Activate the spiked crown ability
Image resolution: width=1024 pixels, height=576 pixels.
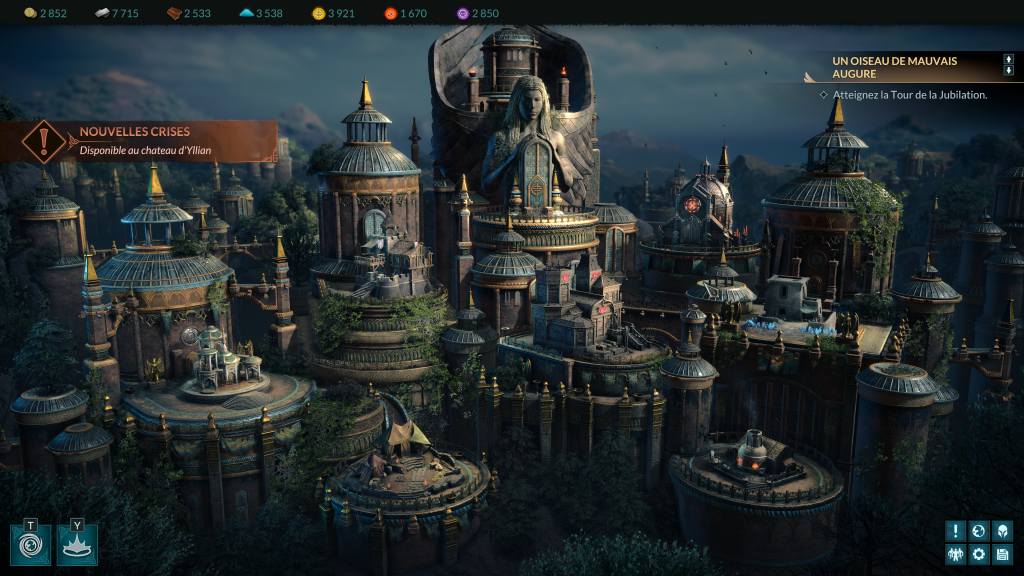(77, 545)
